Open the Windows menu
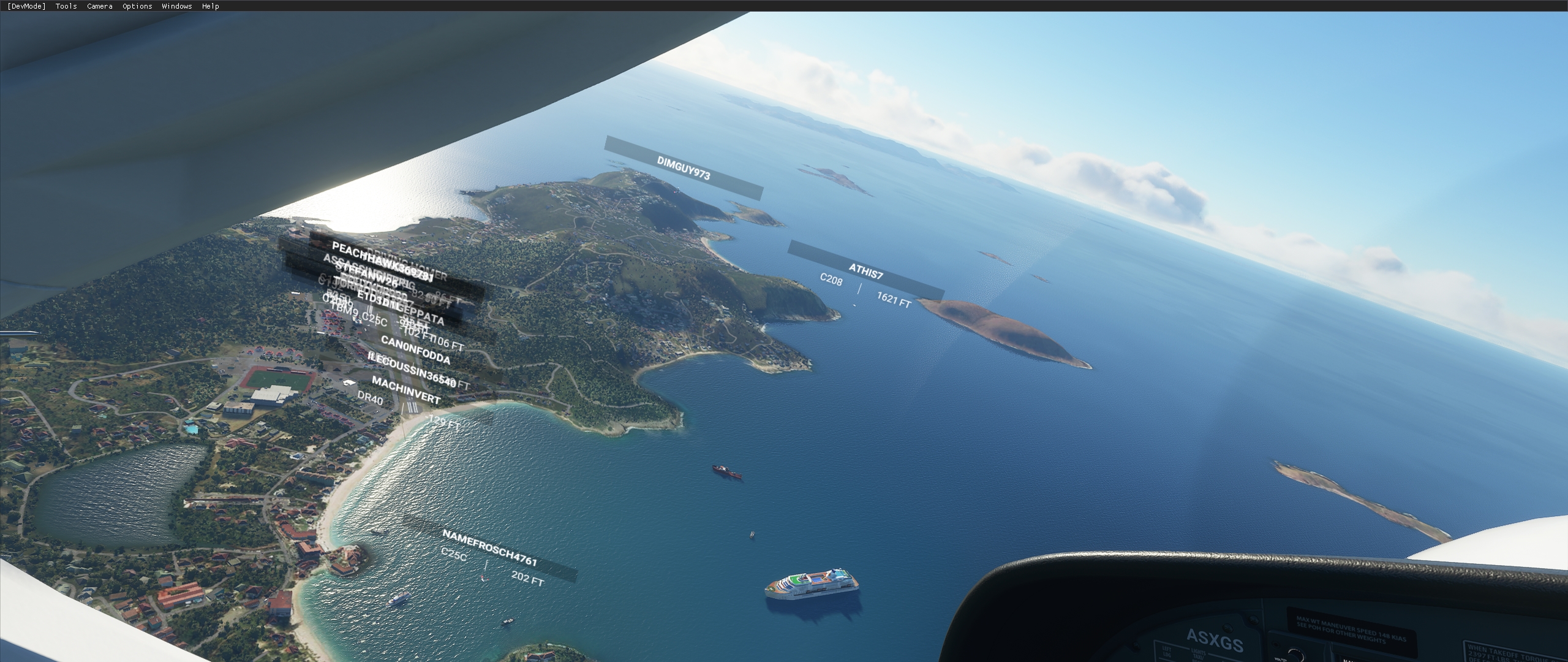 176,6
